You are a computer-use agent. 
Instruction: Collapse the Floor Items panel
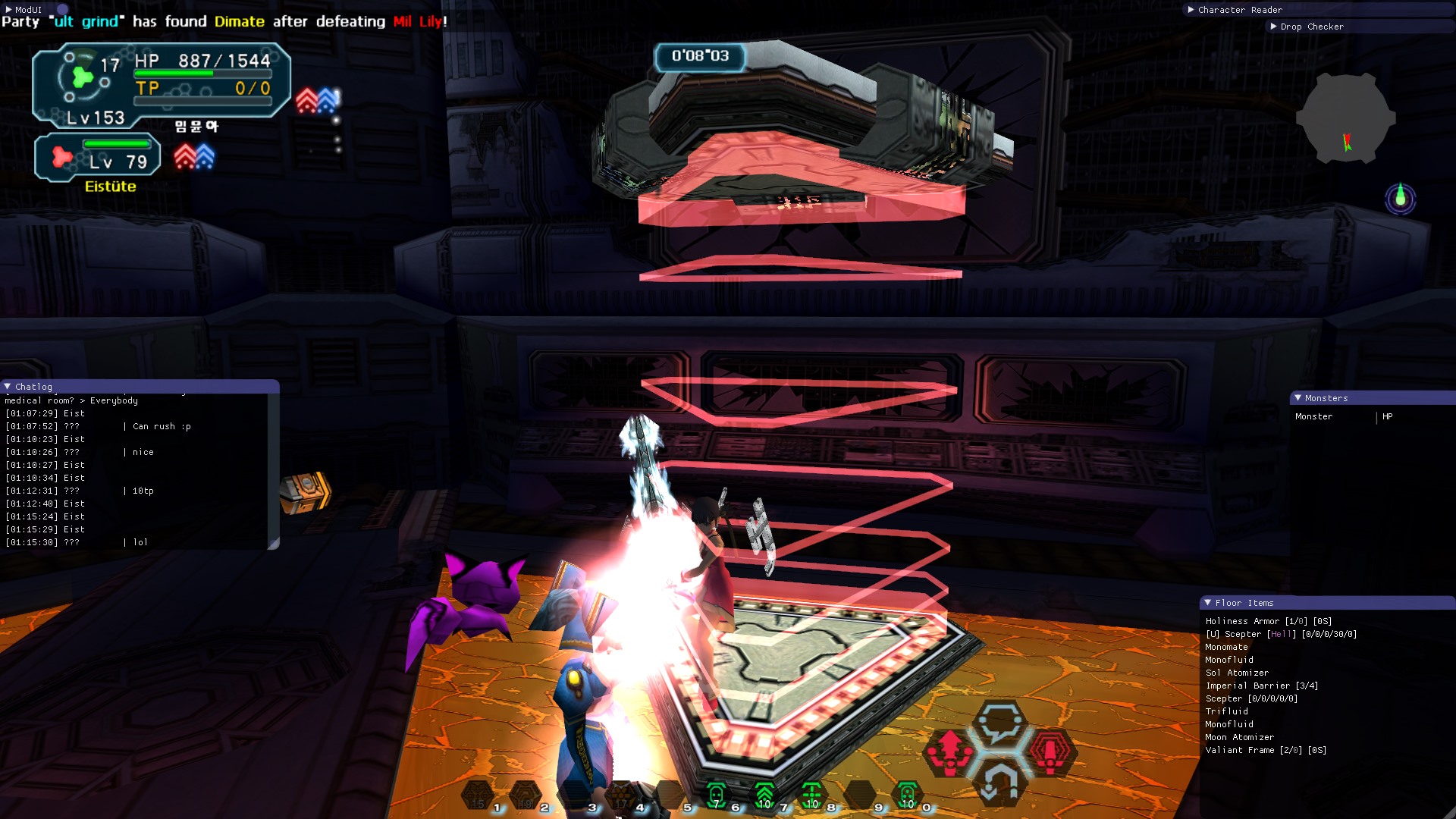click(x=1207, y=603)
